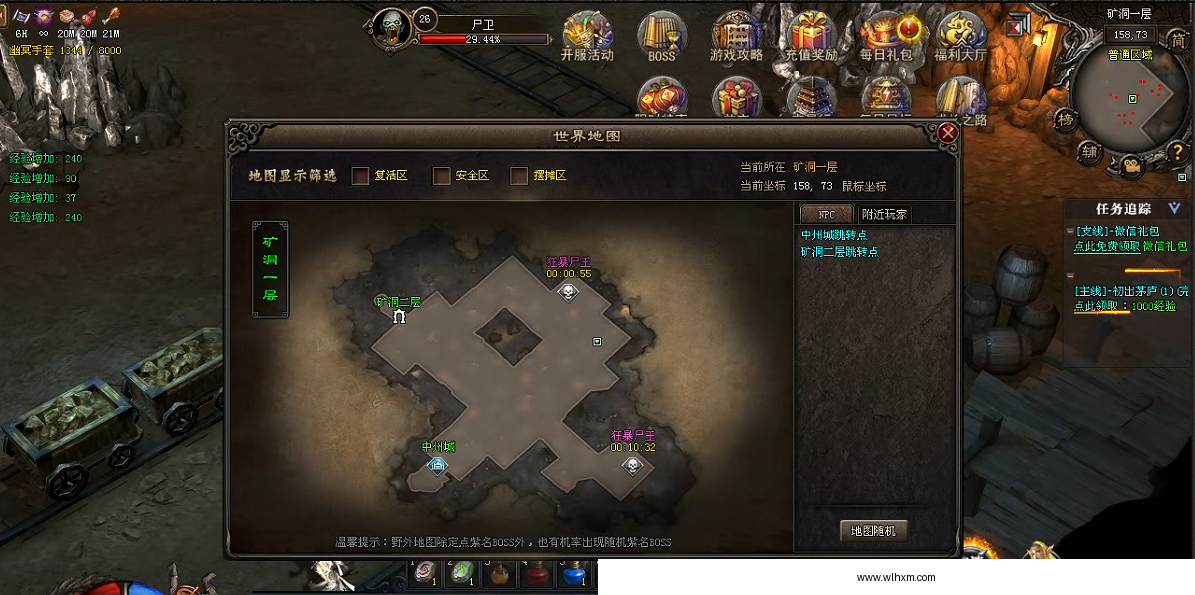
Task: Switch to the 附近玩家 tab
Action: pos(884,214)
